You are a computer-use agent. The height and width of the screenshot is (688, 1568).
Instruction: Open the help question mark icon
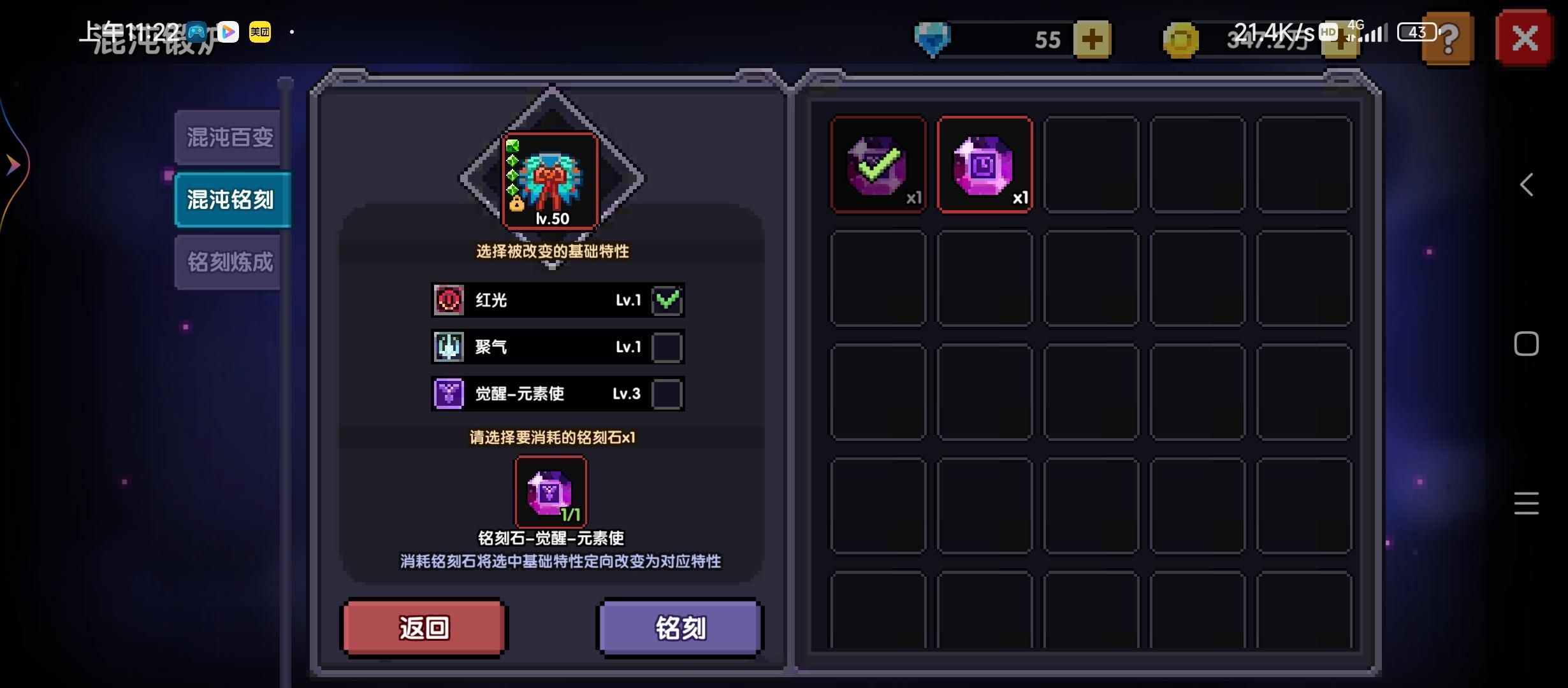tap(1447, 39)
